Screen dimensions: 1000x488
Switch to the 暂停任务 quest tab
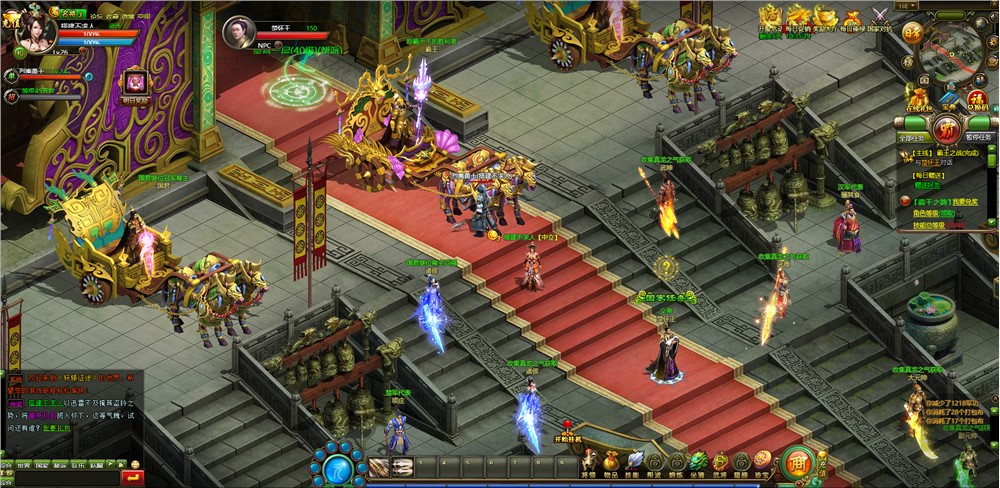[980, 136]
